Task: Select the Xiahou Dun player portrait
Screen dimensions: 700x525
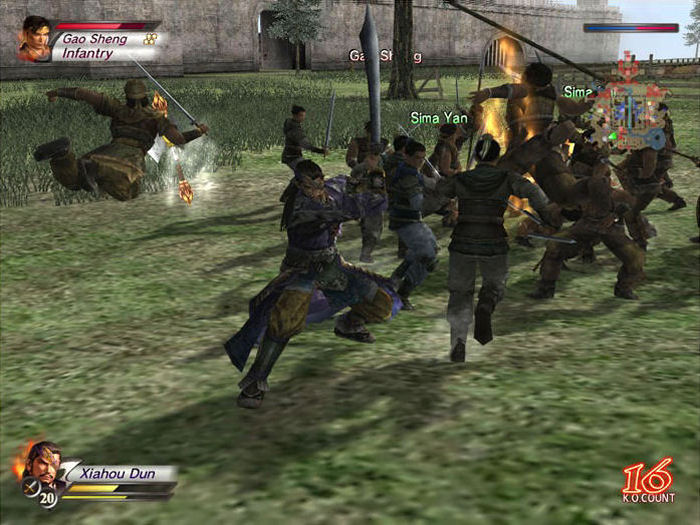Action: pyautogui.click(x=41, y=464)
